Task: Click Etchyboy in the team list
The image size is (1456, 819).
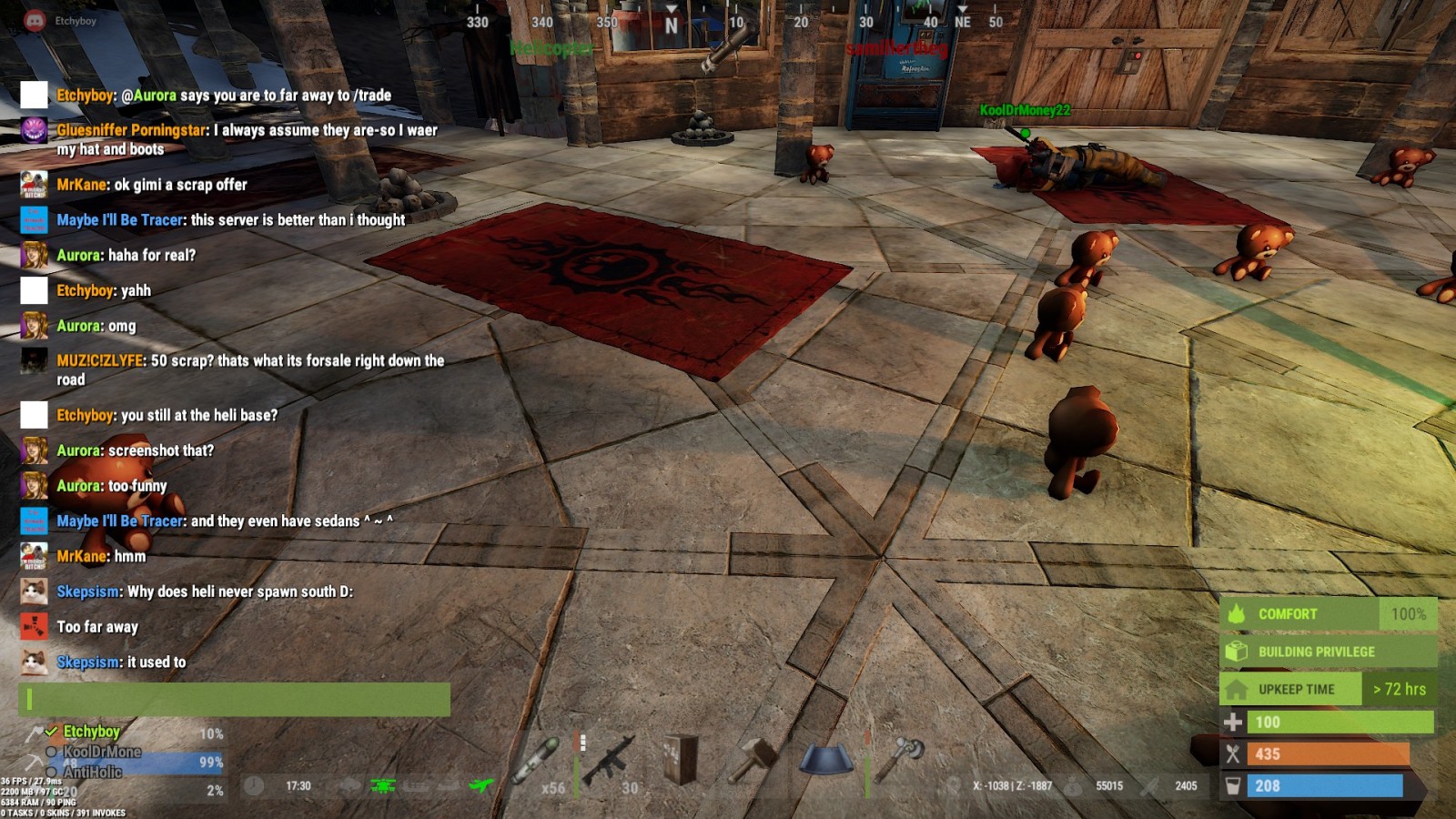Action: [91, 731]
